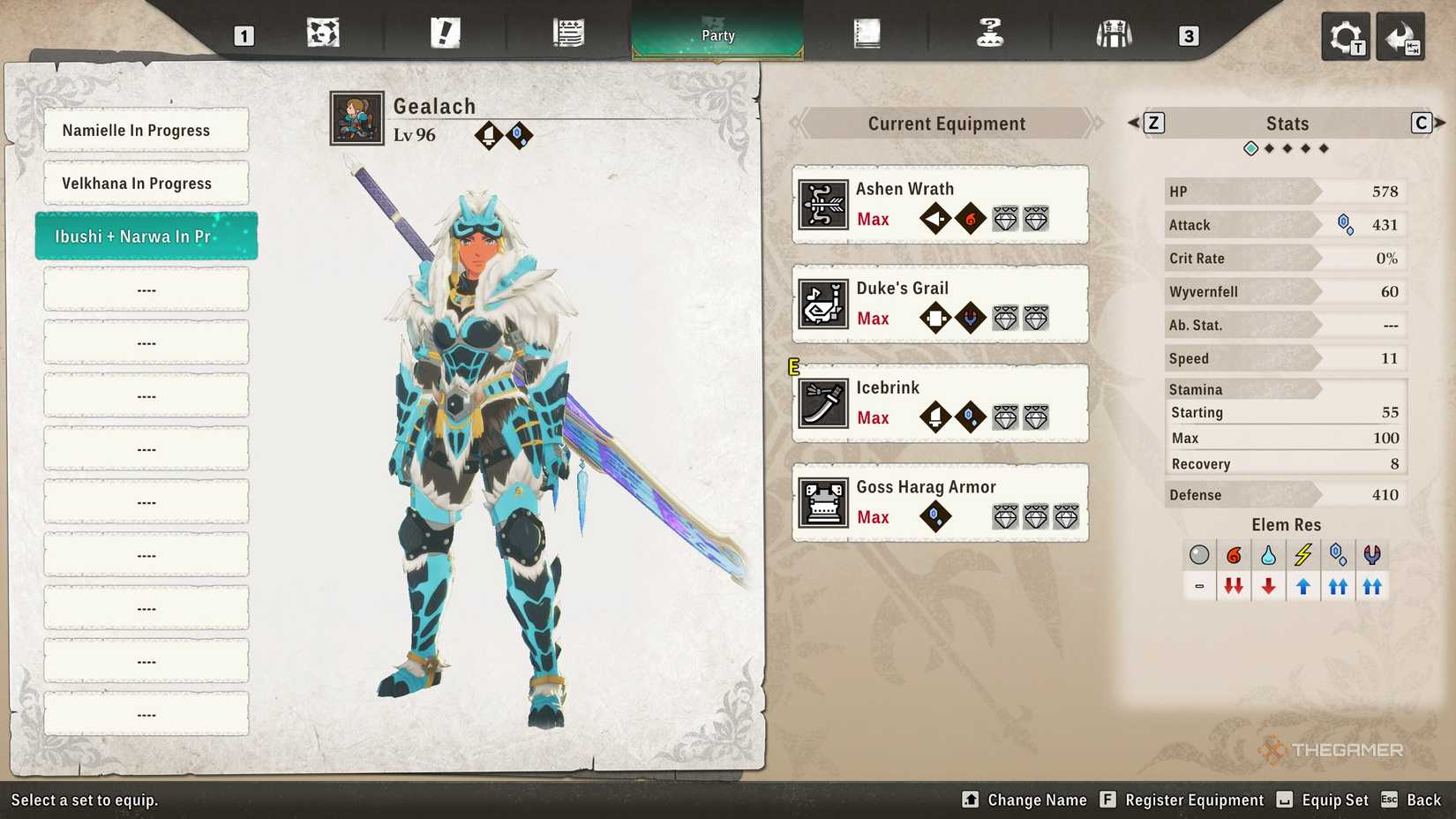The width and height of the screenshot is (1456, 819).
Task: Open the Party tab
Action: pyautogui.click(x=717, y=35)
